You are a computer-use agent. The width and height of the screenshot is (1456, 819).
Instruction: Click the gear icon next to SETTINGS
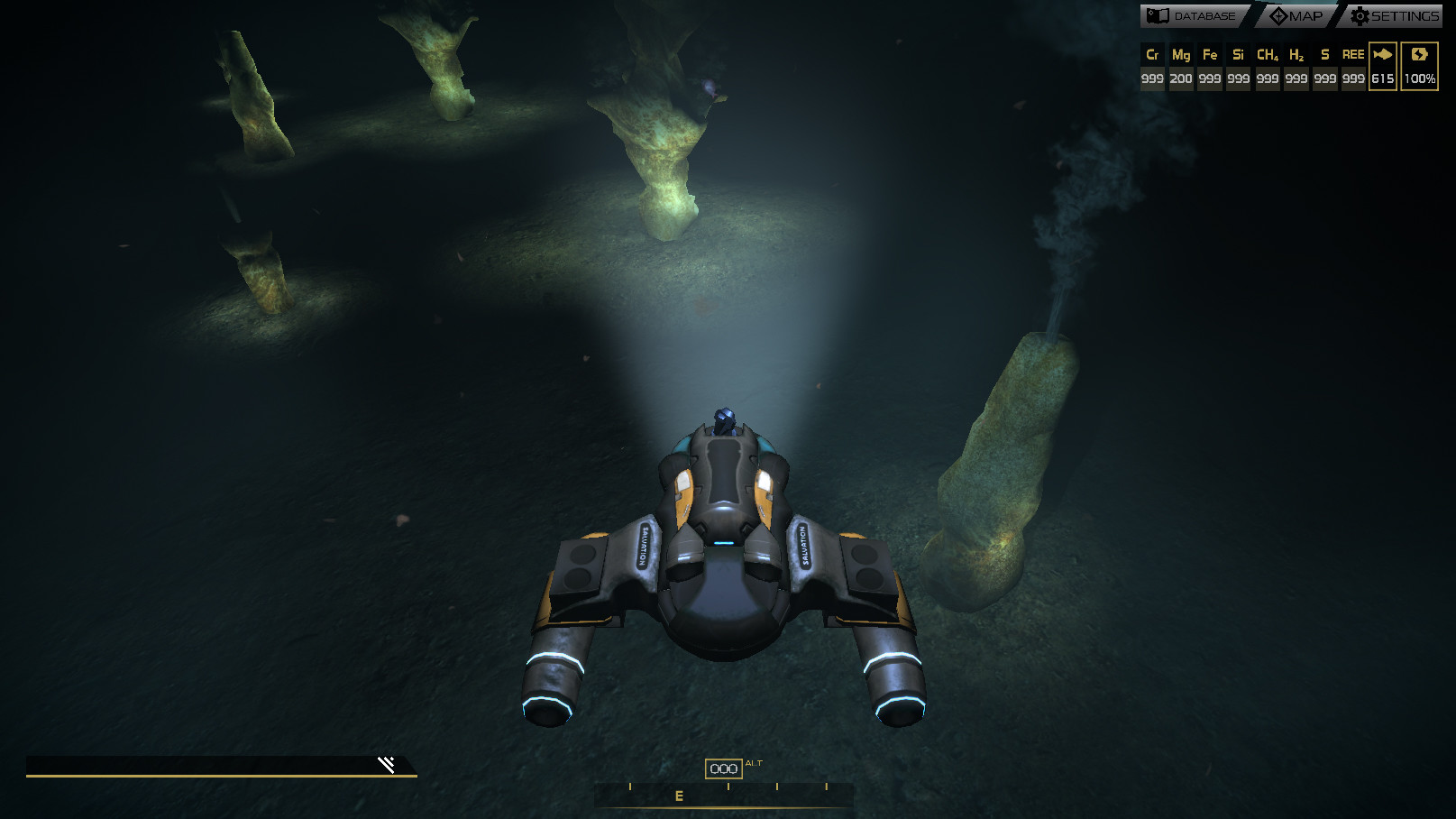1360,15
